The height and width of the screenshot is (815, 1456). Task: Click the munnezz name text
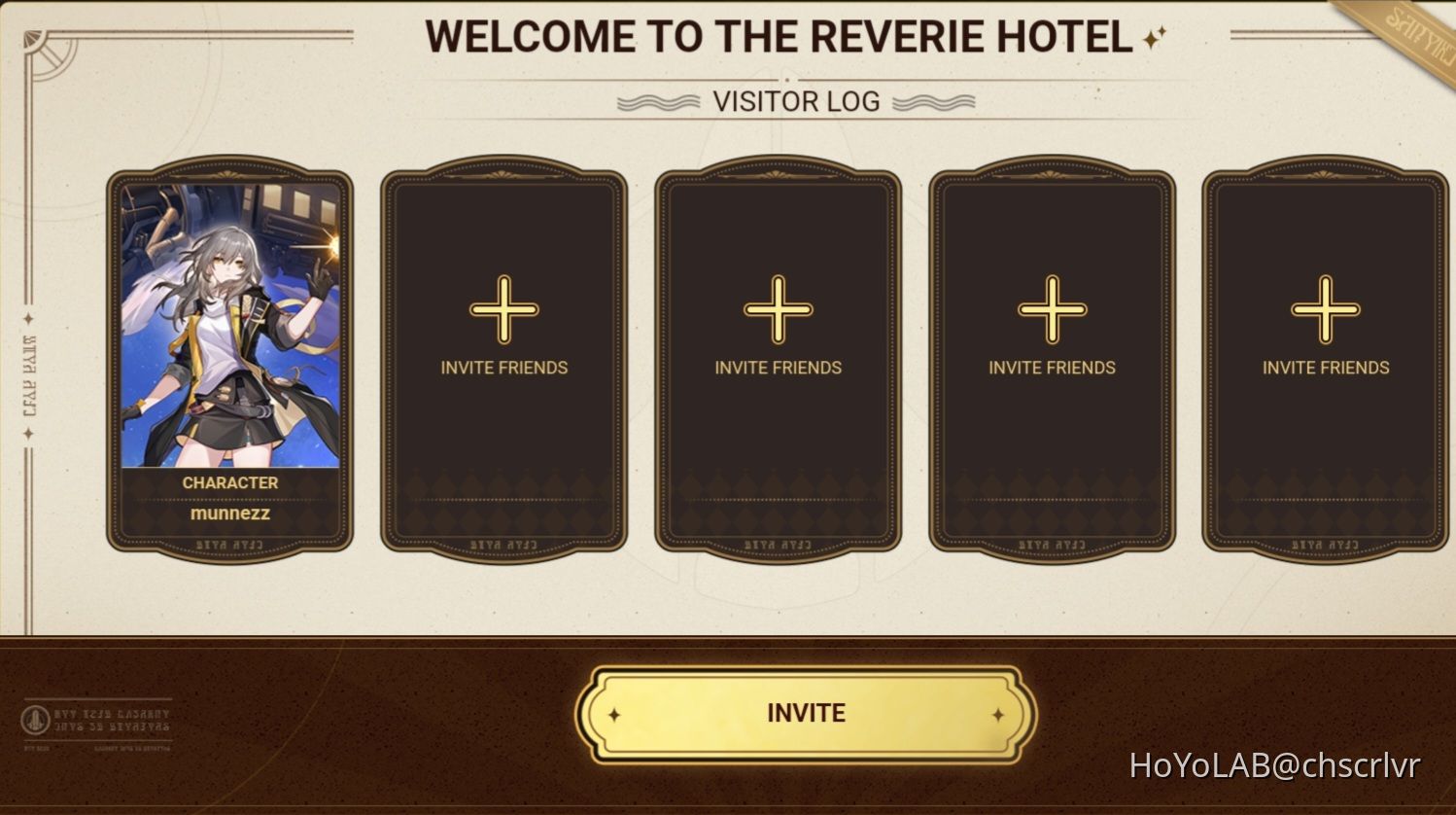229,514
